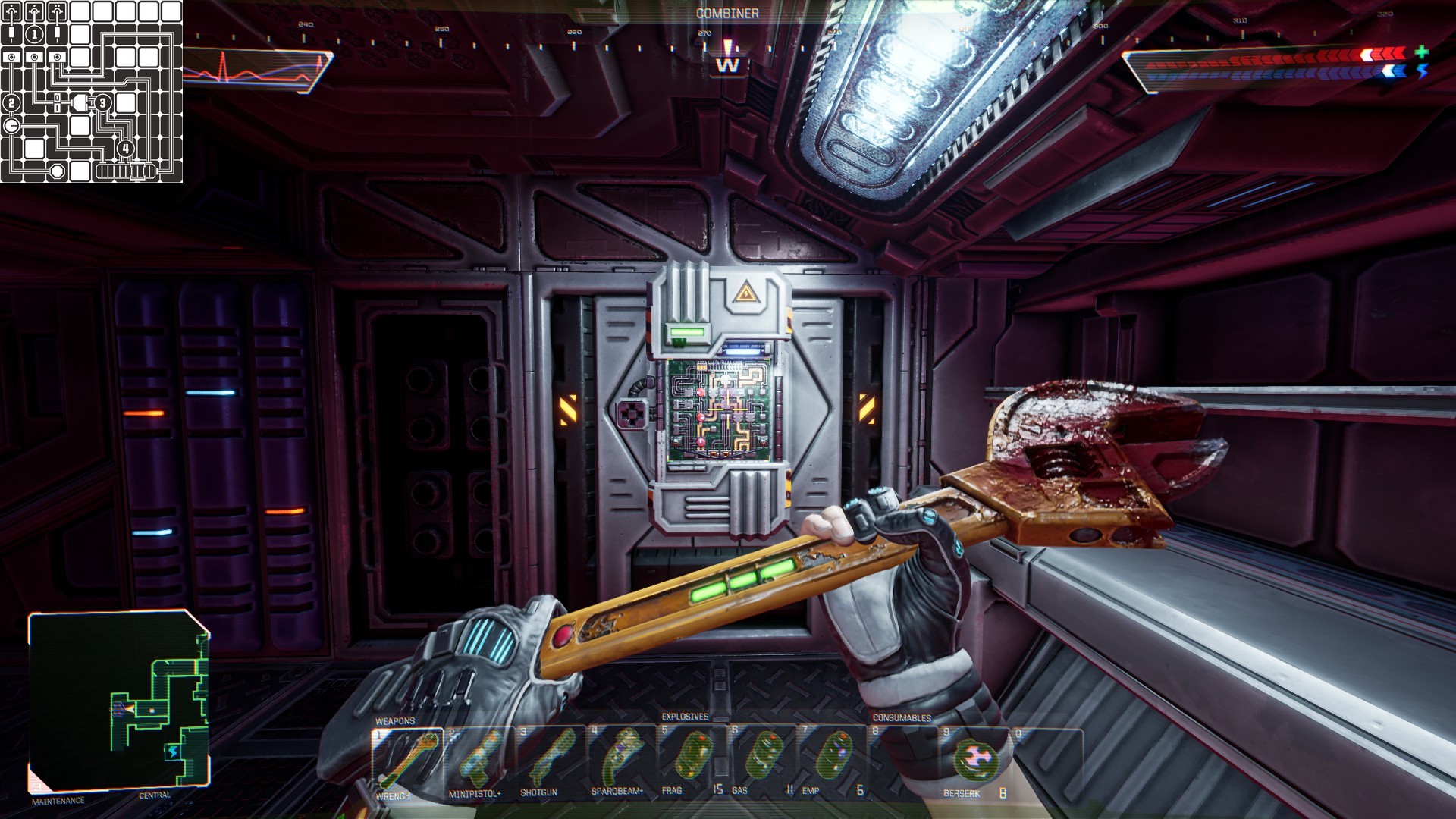Click the puzzle diagram overlay image
The width and height of the screenshot is (1456, 819).
coord(91,91)
